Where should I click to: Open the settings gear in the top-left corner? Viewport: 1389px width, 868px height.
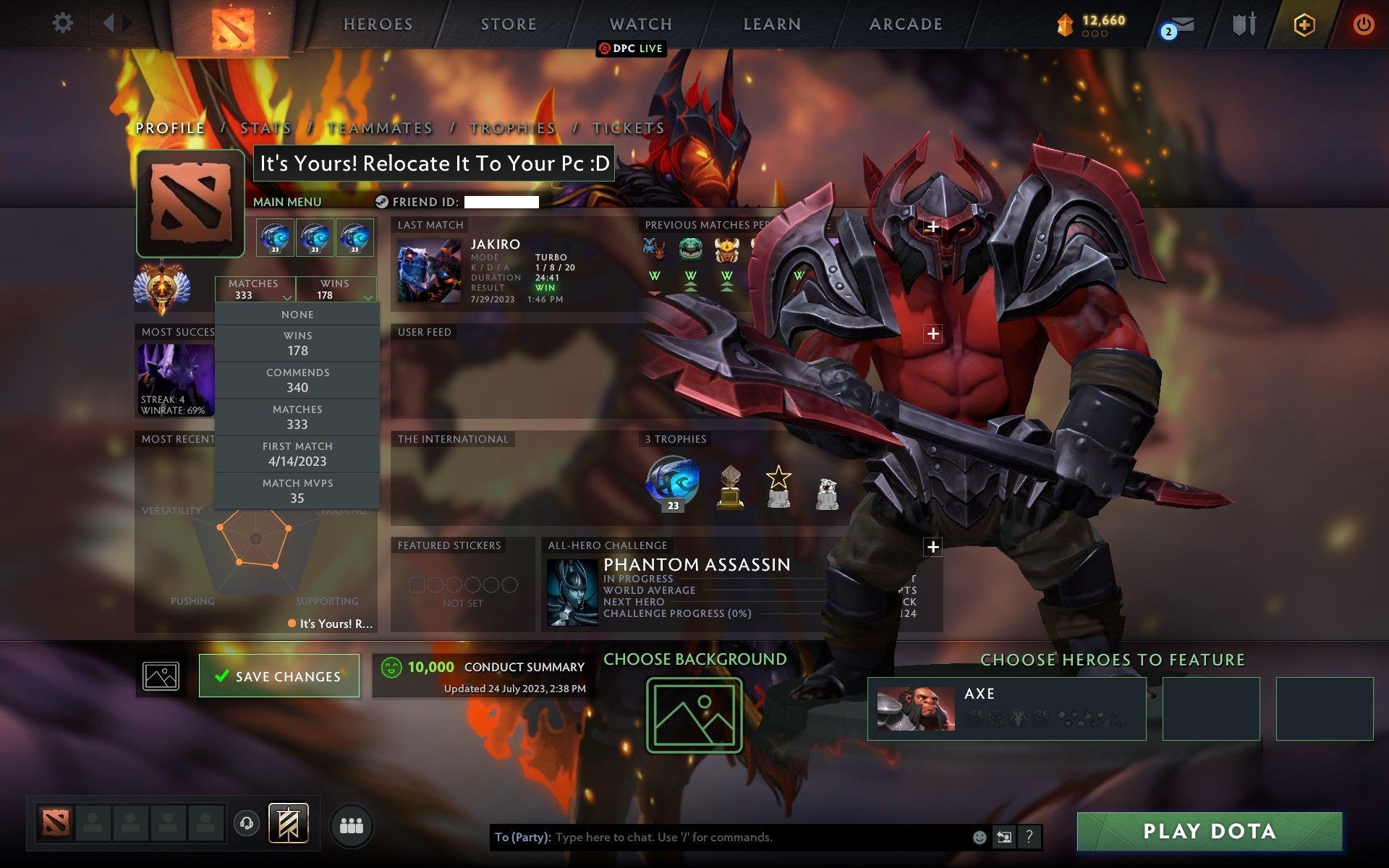[x=64, y=22]
